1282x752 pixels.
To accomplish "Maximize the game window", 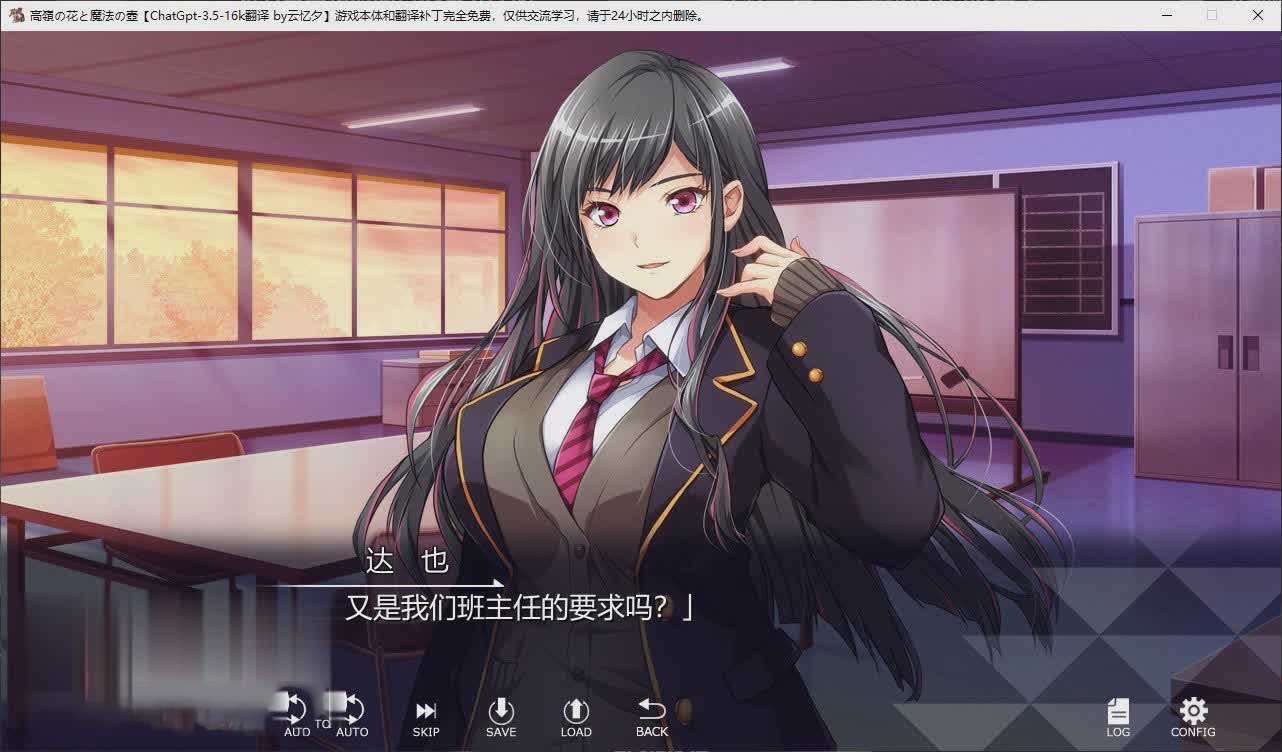I will [1212, 15].
